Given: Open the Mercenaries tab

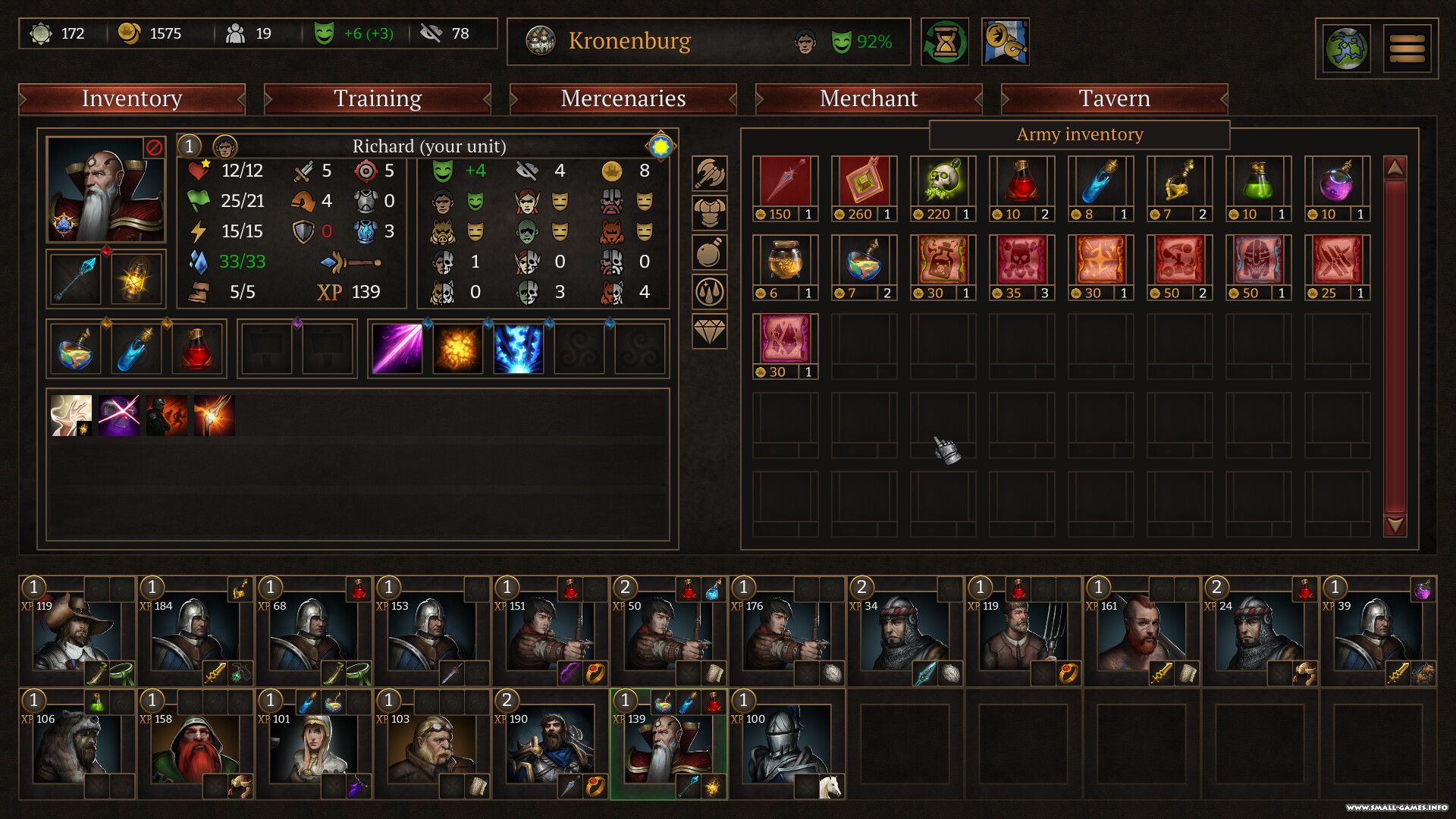Looking at the screenshot, I should 623,99.
